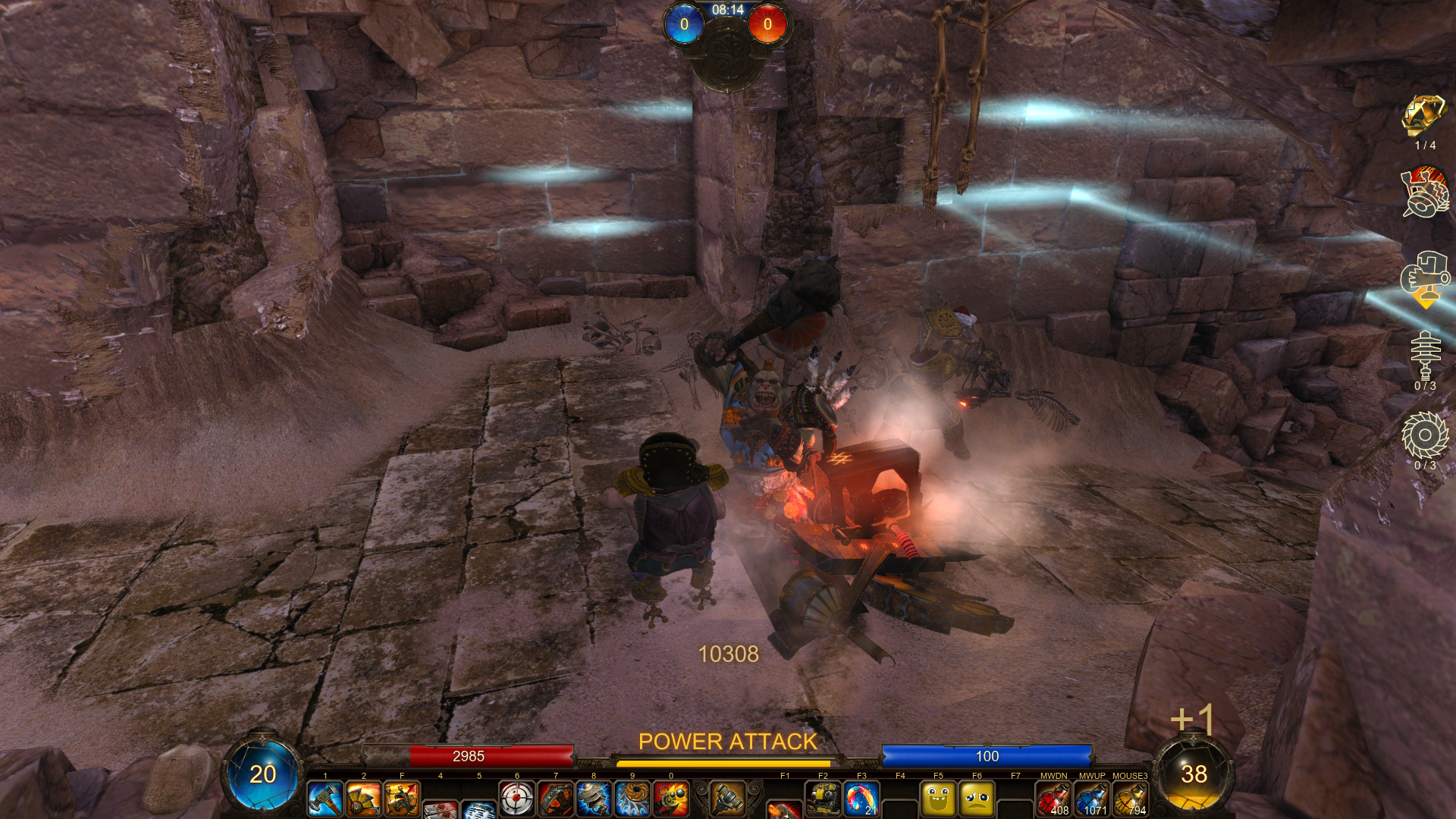Screen dimensions: 1456x819
Task: Select the sawblade objective icon
Action: click(1425, 436)
